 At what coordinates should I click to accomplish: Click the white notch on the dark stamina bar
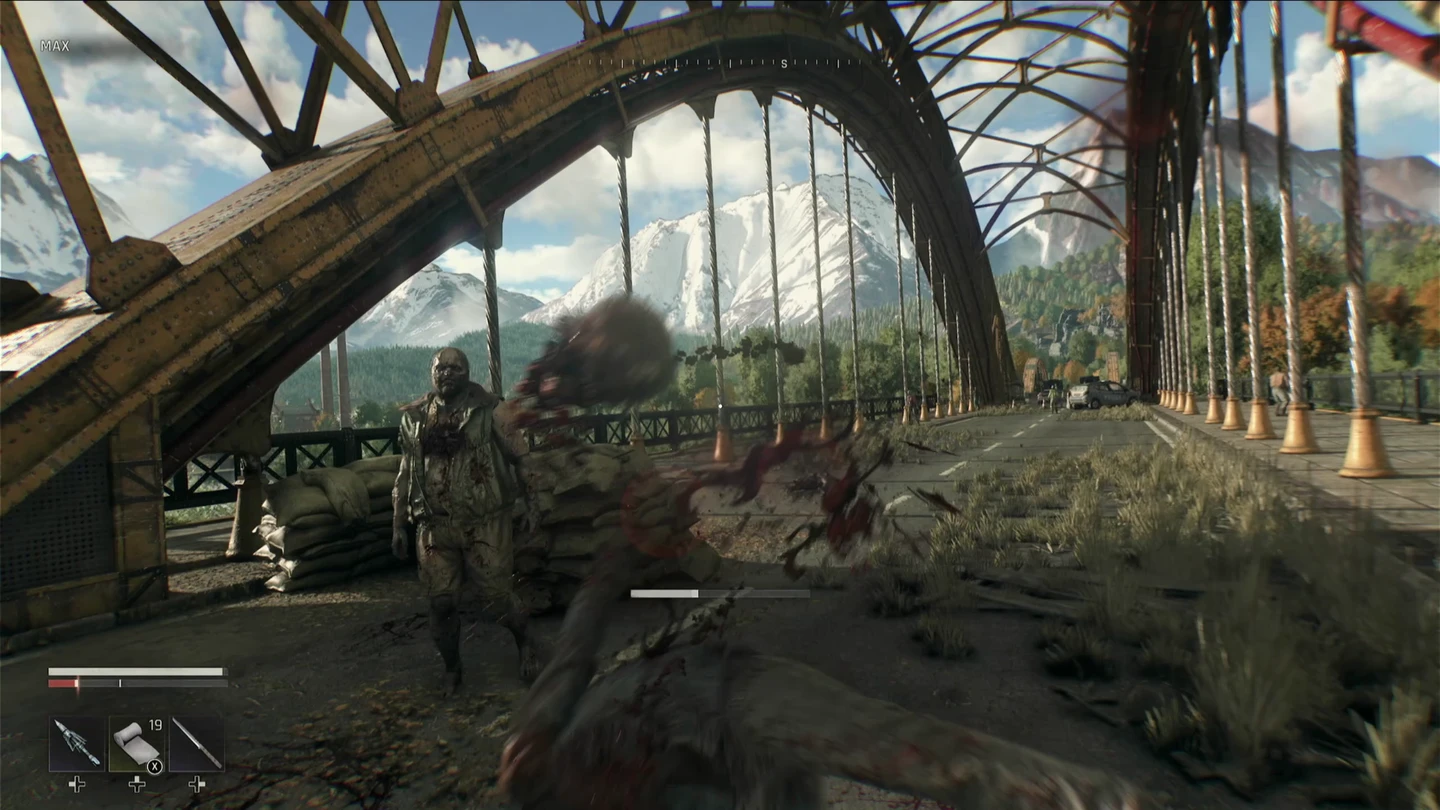tap(120, 683)
